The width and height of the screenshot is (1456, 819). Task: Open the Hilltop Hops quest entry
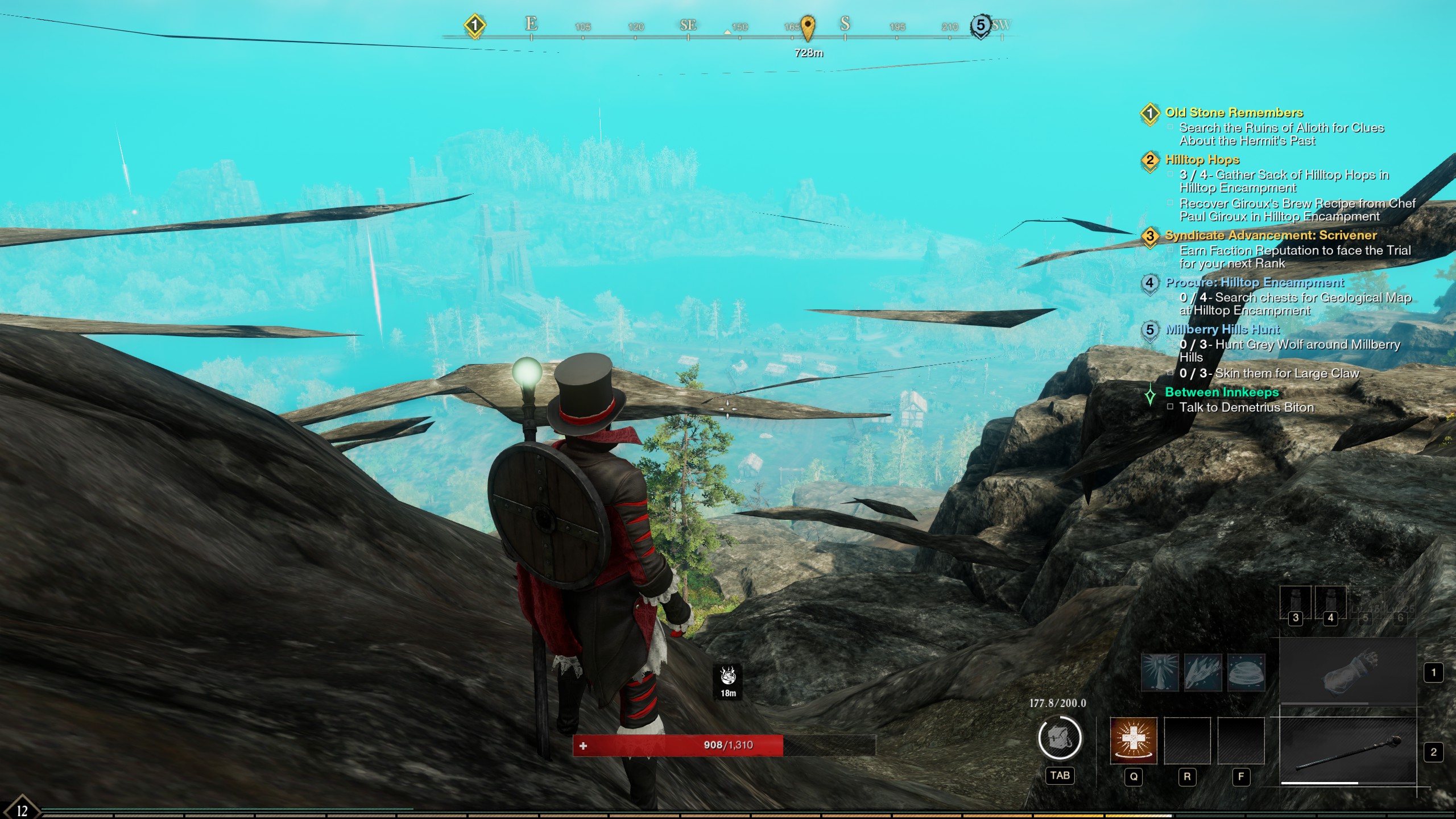tap(1202, 160)
